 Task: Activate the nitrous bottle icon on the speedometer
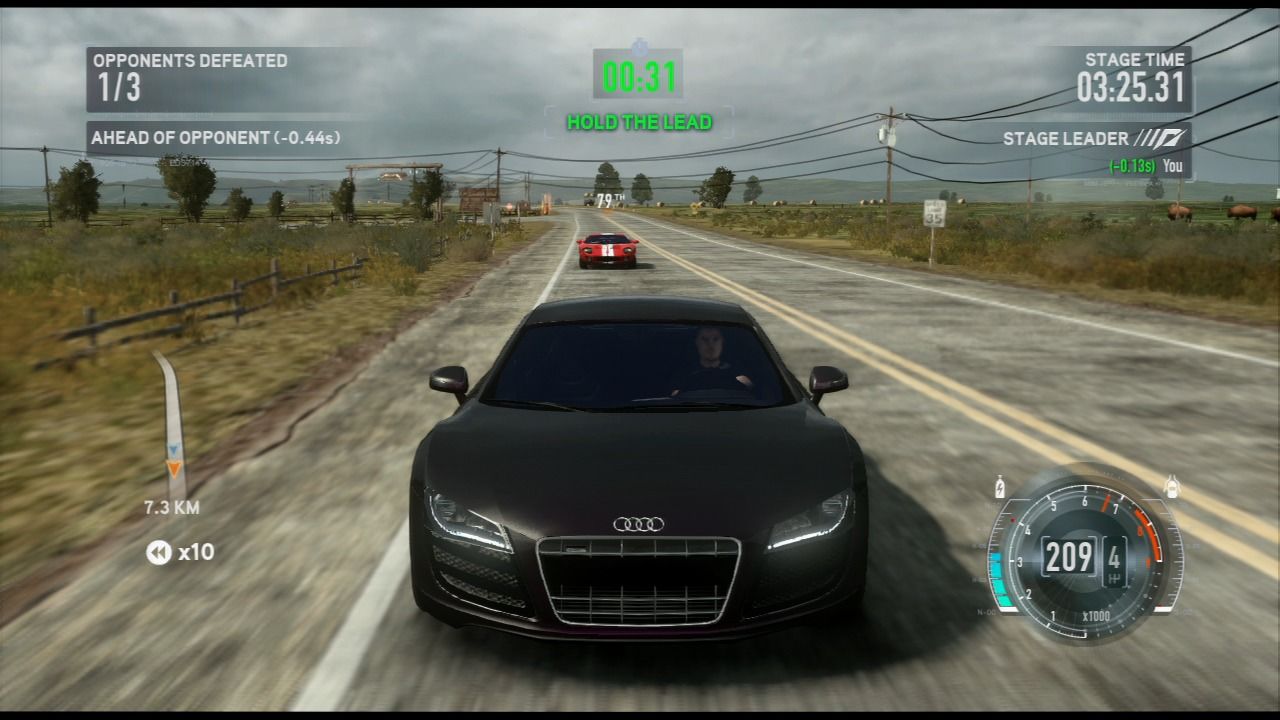click(x=1000, y=485)
